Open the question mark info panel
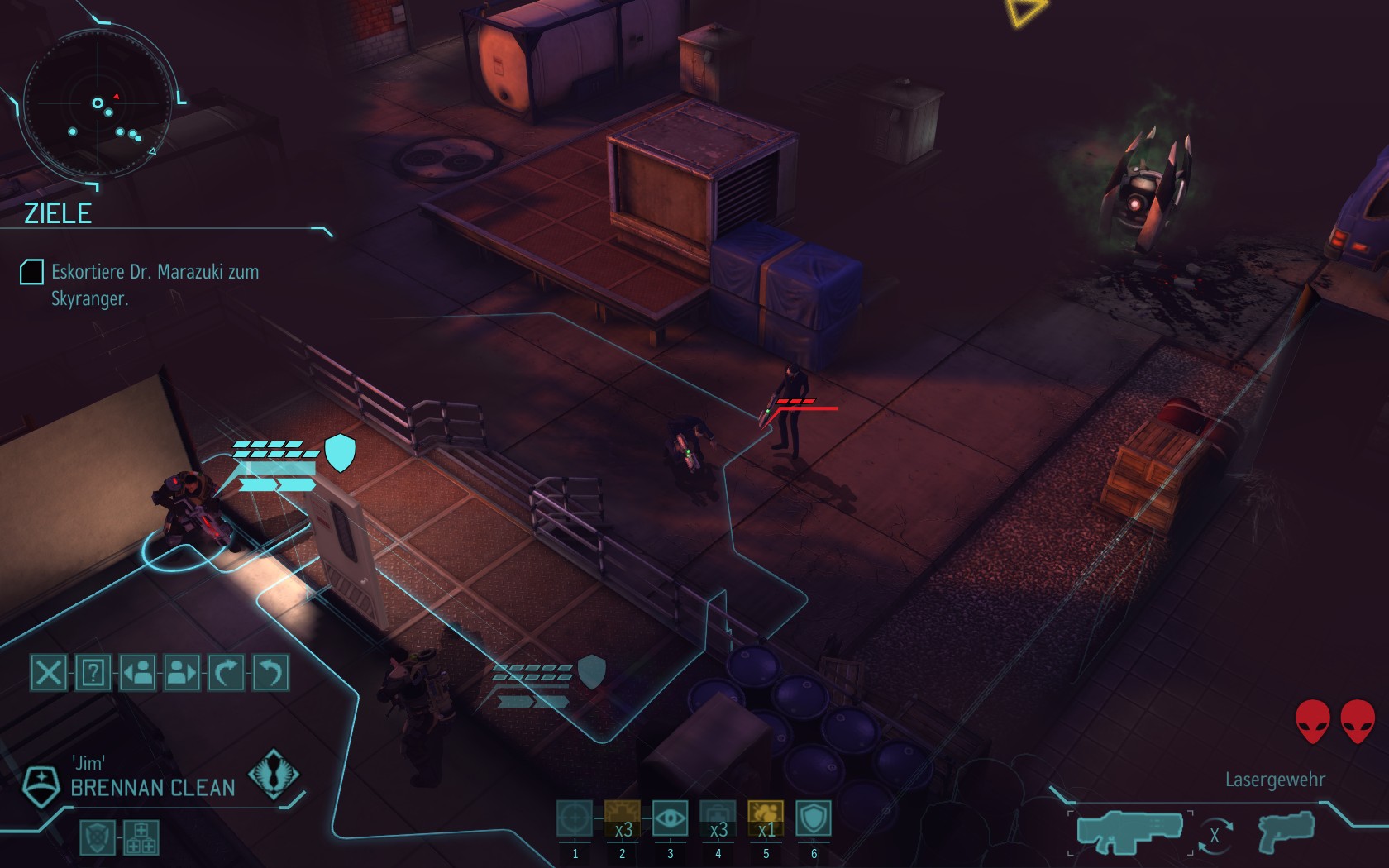The height and width of the screenshot is (868, 1389). pos(93,673)
